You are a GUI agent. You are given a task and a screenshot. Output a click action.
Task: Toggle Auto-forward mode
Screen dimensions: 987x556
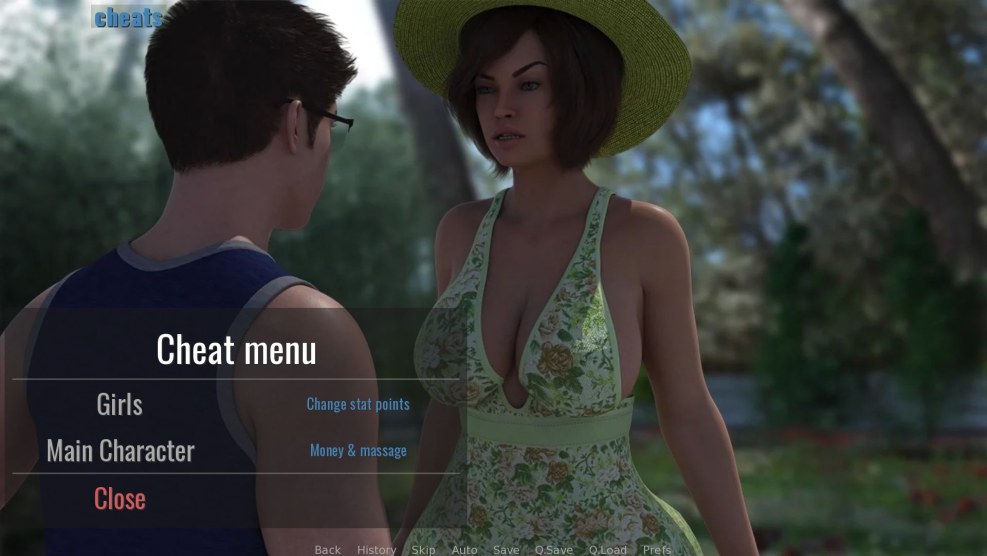click(x=464, y=549)
